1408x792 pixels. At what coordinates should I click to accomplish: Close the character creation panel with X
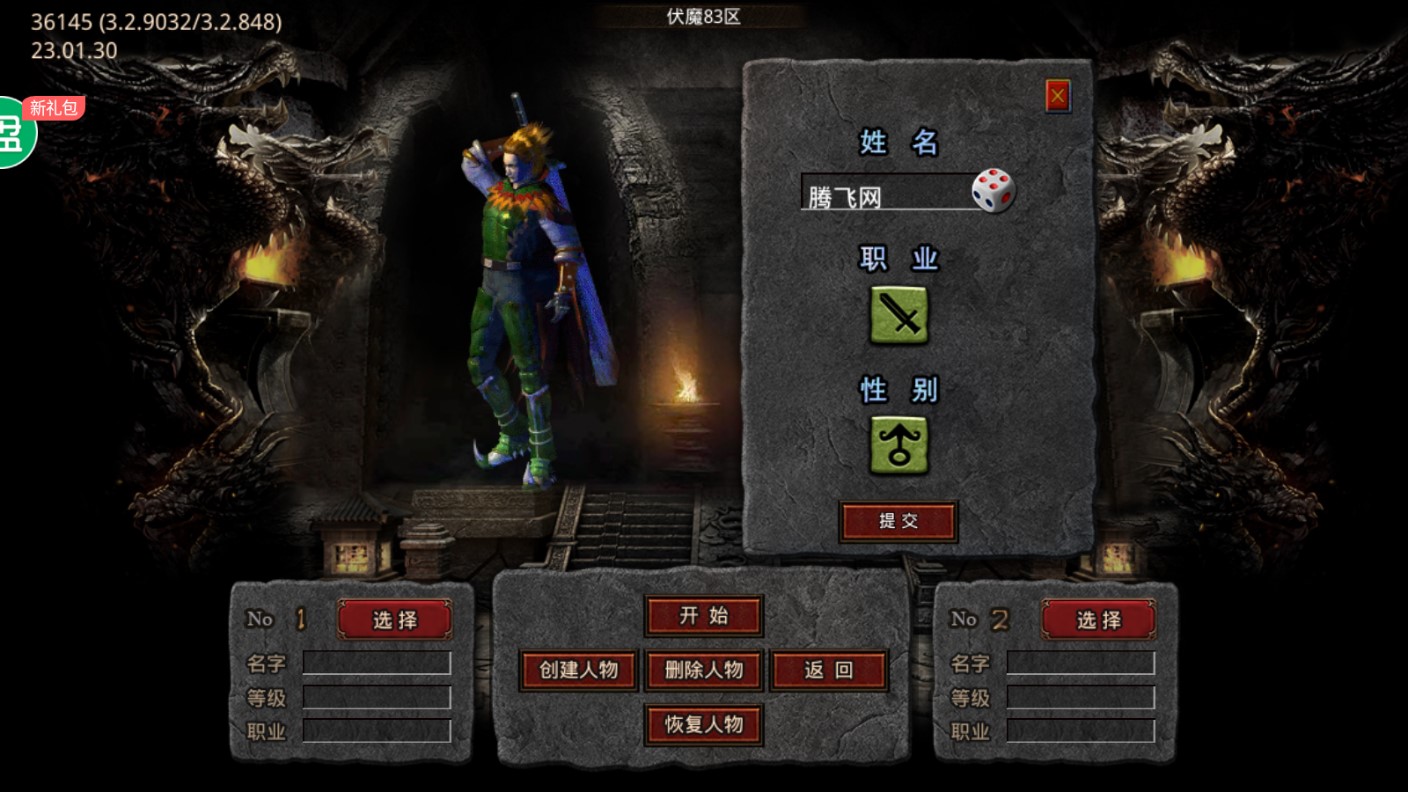tap(1059, 97)
